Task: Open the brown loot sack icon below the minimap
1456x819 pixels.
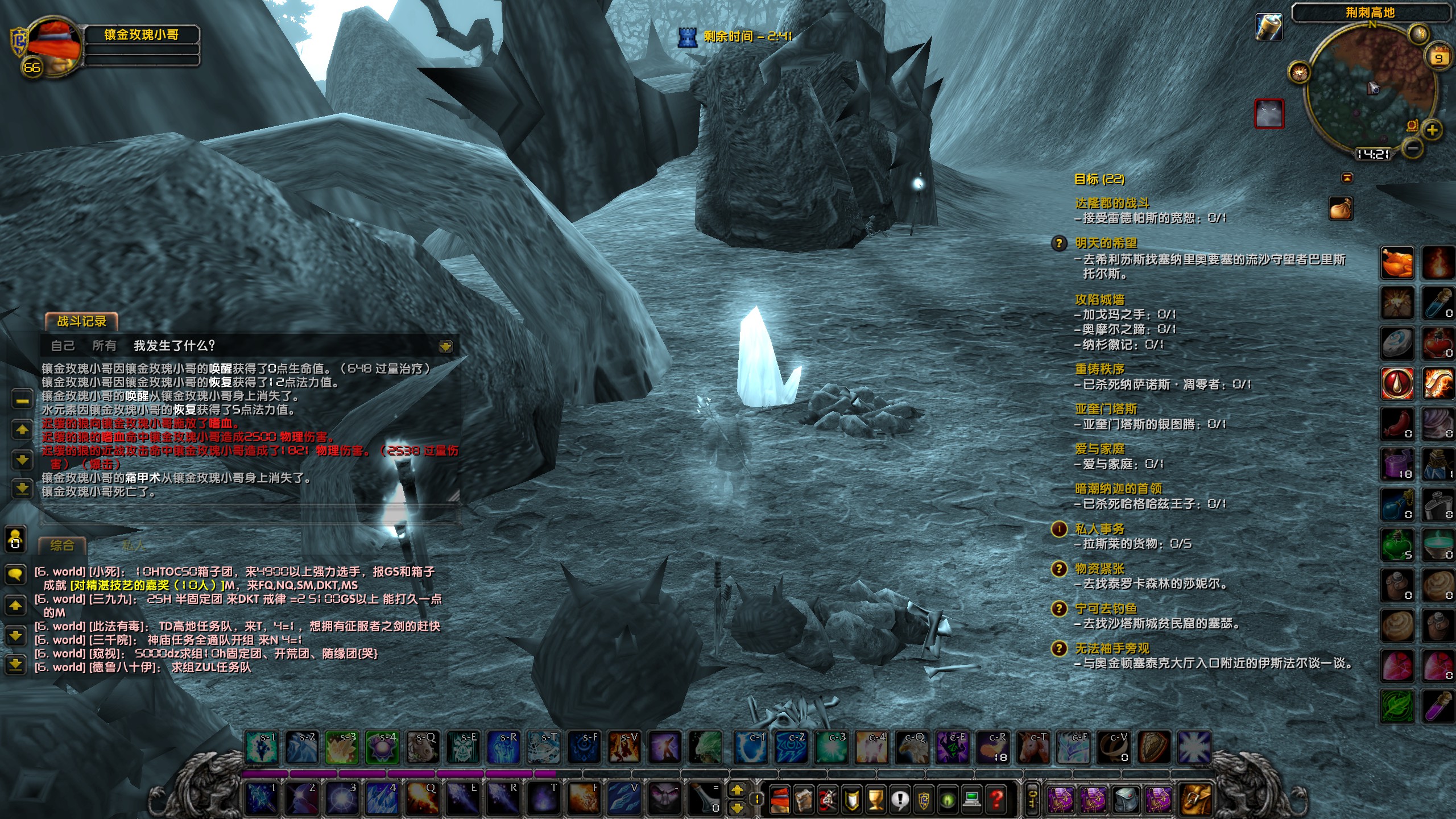Action: (1341, 209)
